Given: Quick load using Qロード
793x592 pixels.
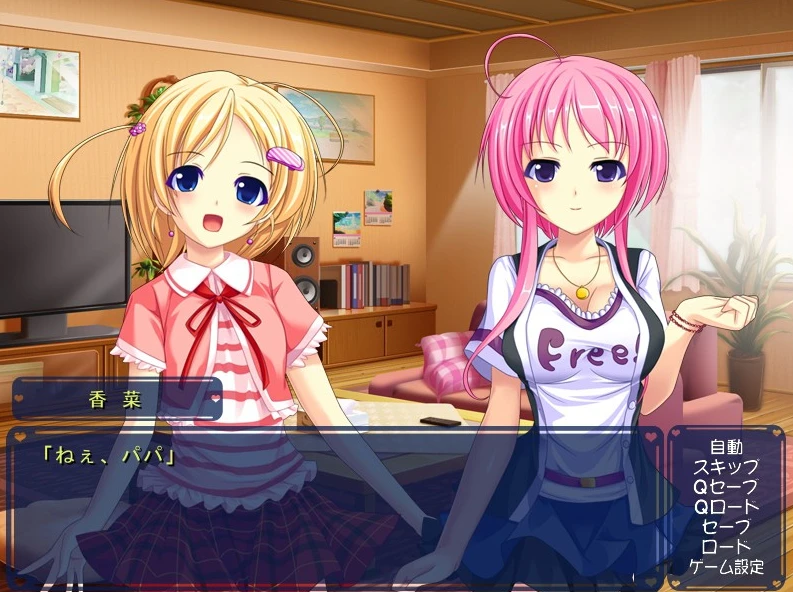Looking at the screenshot, I should pyautogui.click(x=726, y=507).
